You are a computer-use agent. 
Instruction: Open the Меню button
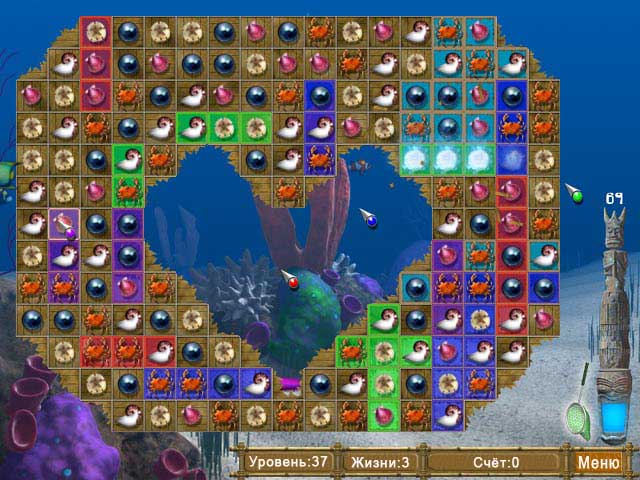coord(598,462)
